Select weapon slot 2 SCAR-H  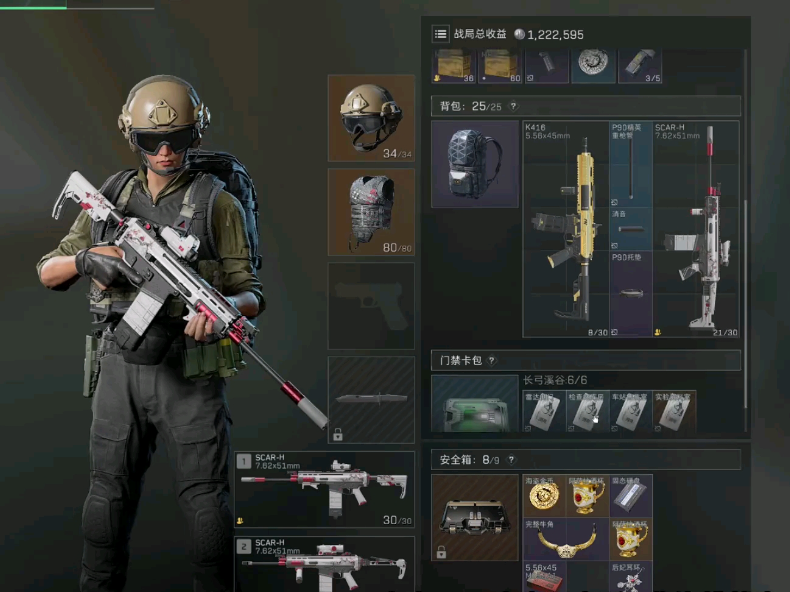click(x=325, y=564)
